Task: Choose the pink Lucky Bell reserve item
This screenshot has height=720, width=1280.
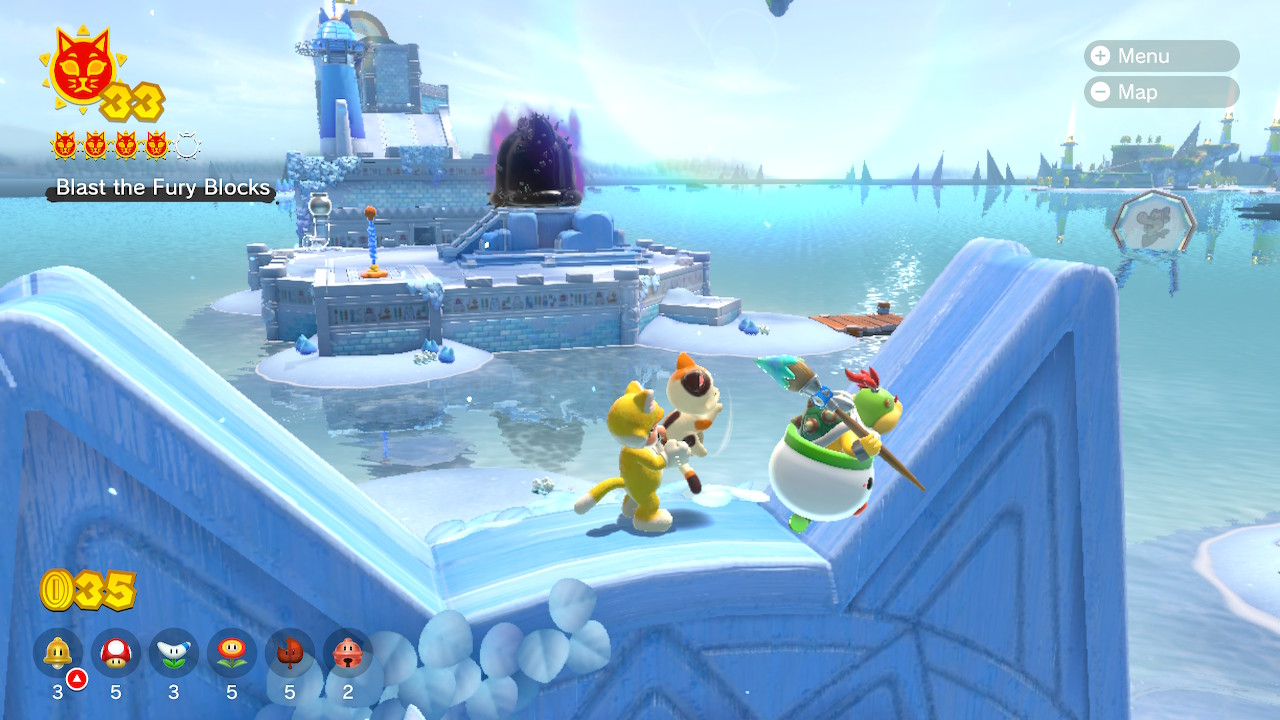Action: [x=347, y=653]
